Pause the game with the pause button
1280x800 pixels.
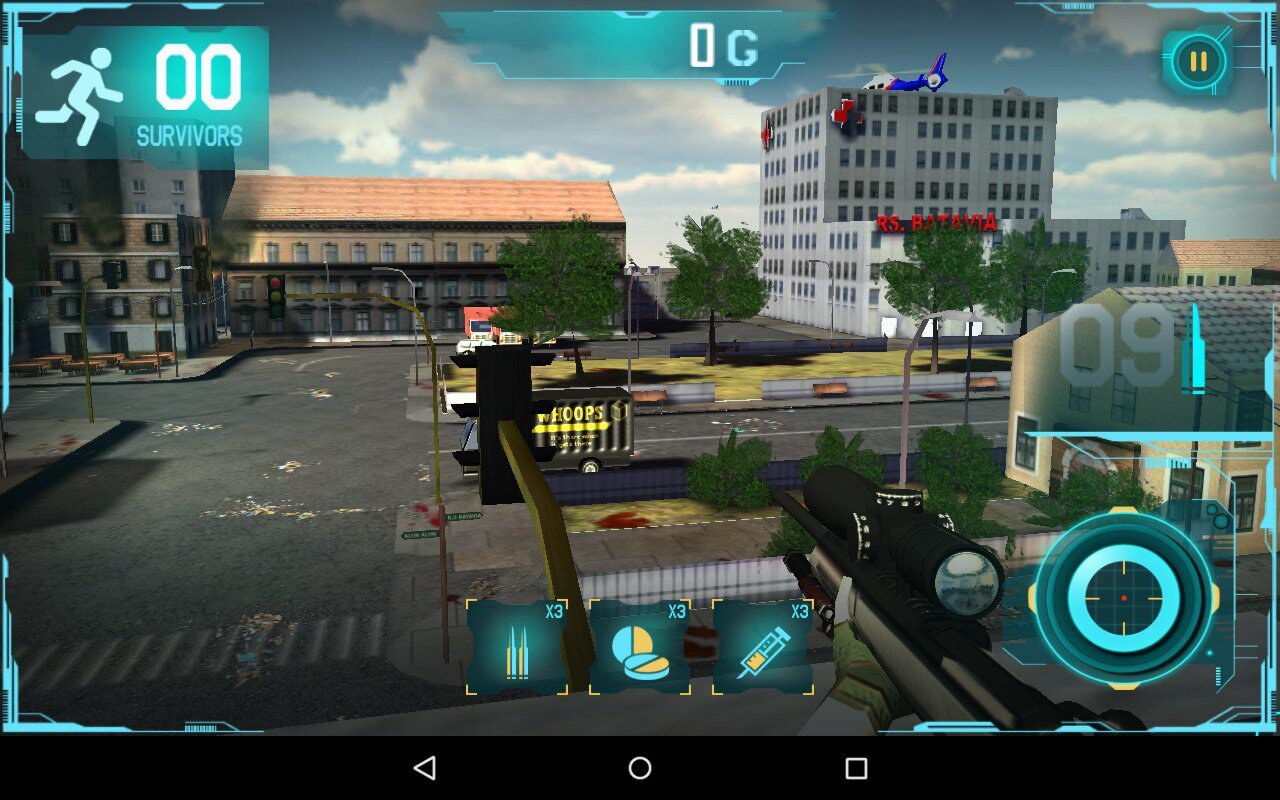(x=1197, y=62)
